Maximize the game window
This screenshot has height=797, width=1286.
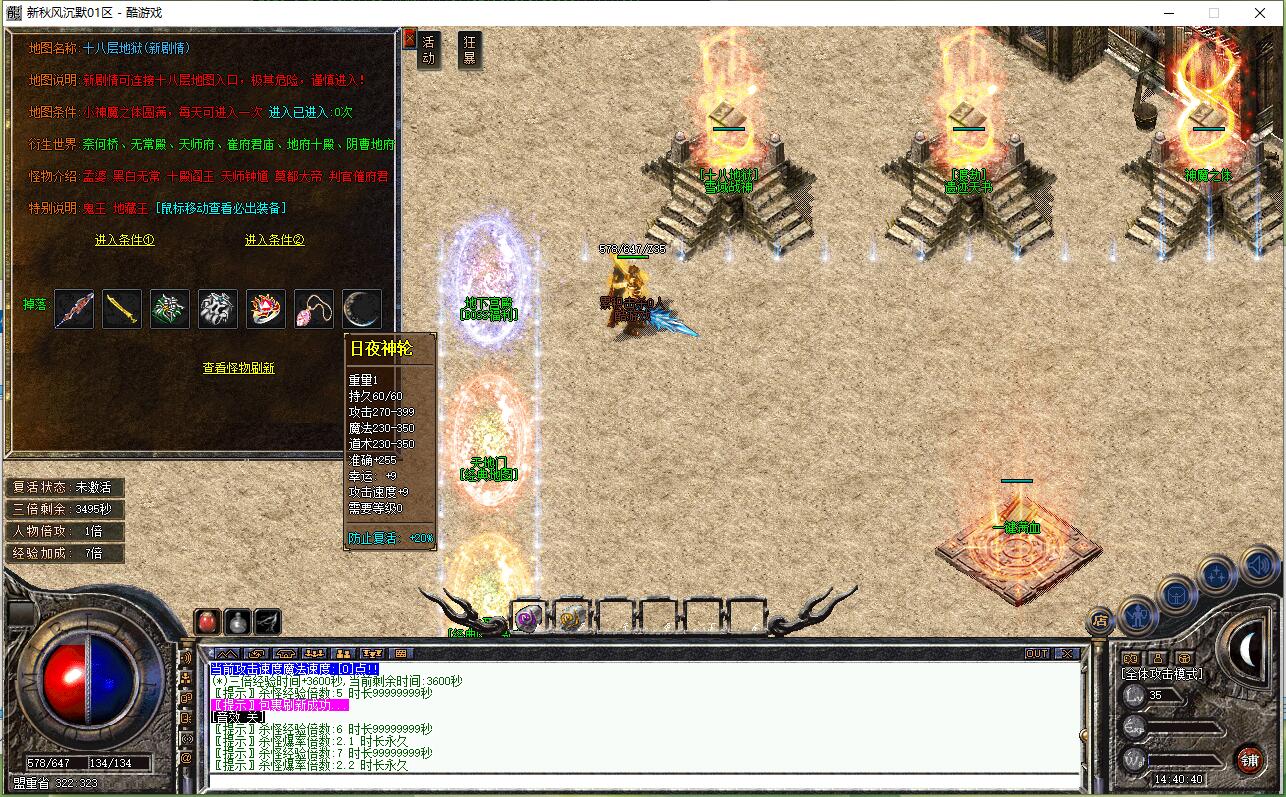pos(1214,13)
